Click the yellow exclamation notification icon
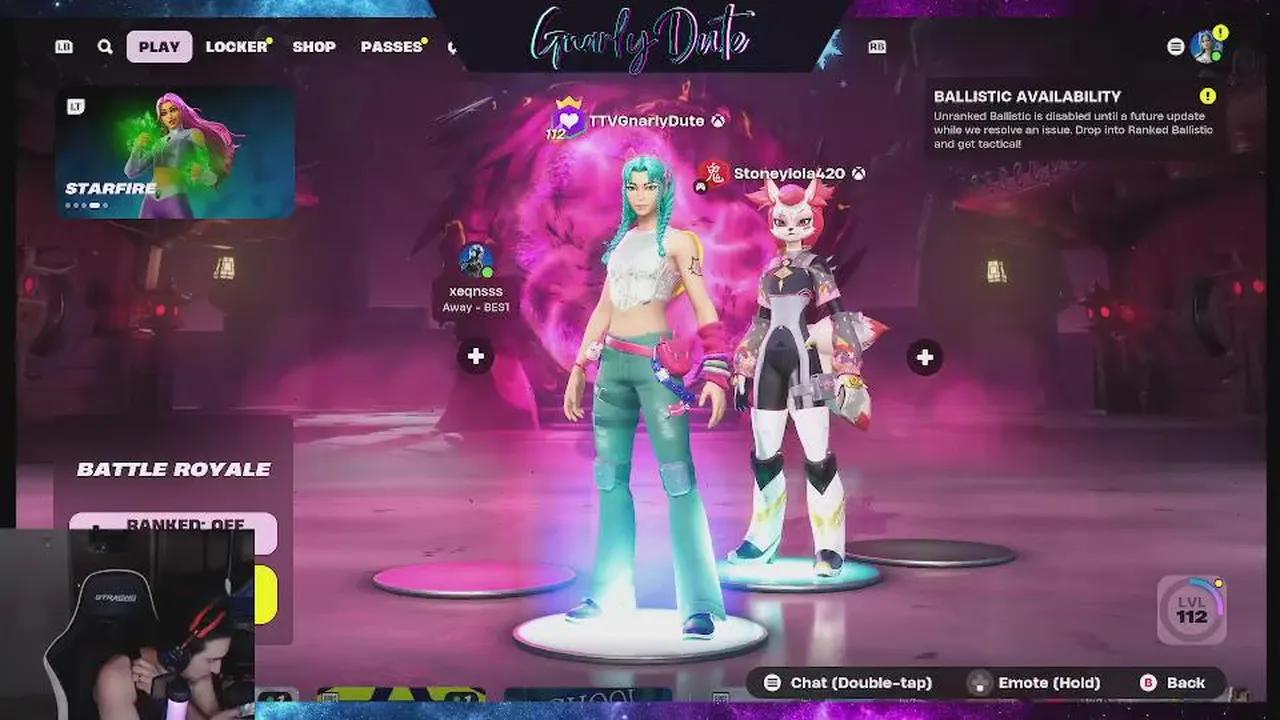The height and width of the screenshot is (720, 1280). click(1219, 31)
